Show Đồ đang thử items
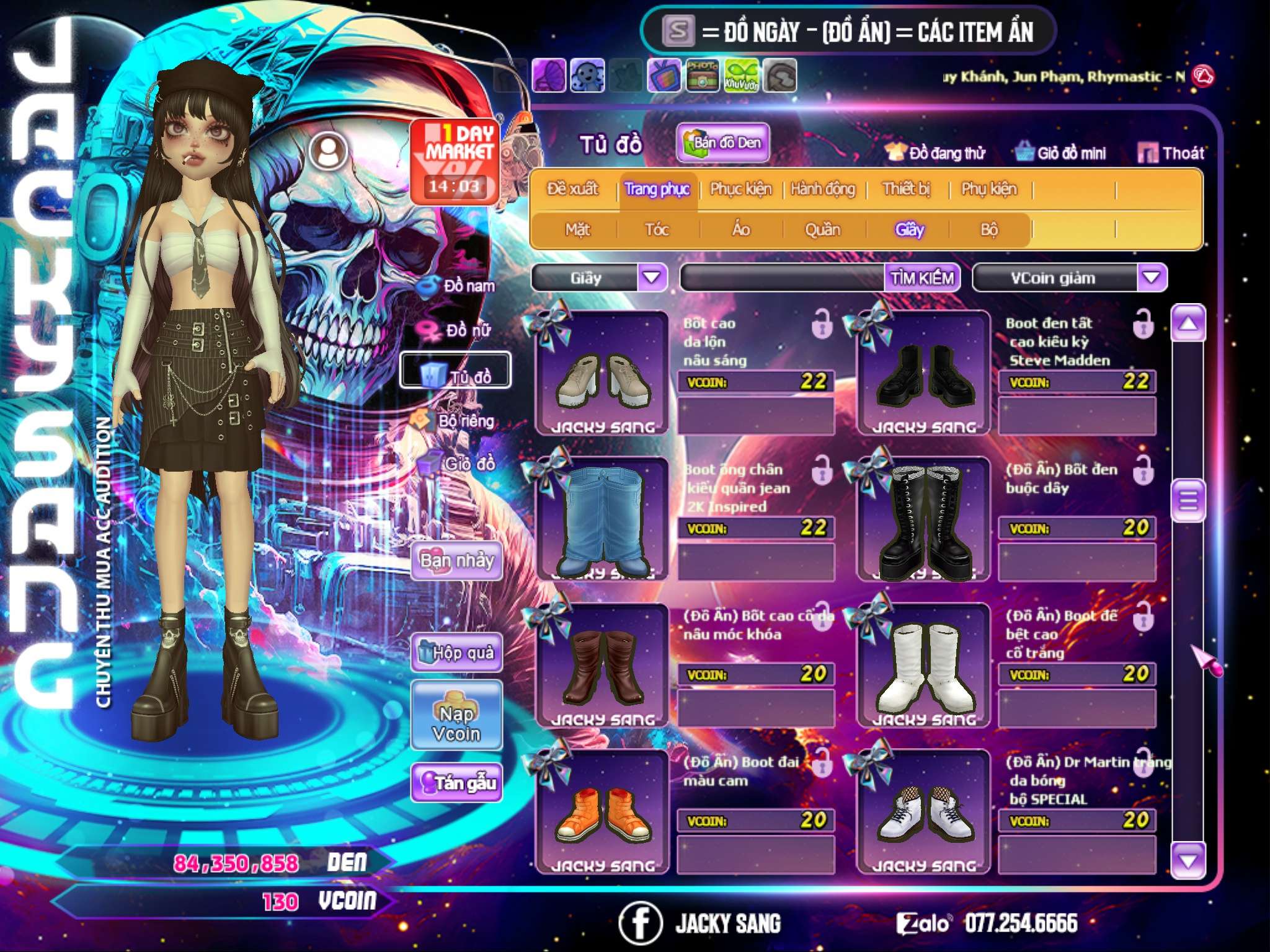1270x952 pixels. (x=935, y=153)
